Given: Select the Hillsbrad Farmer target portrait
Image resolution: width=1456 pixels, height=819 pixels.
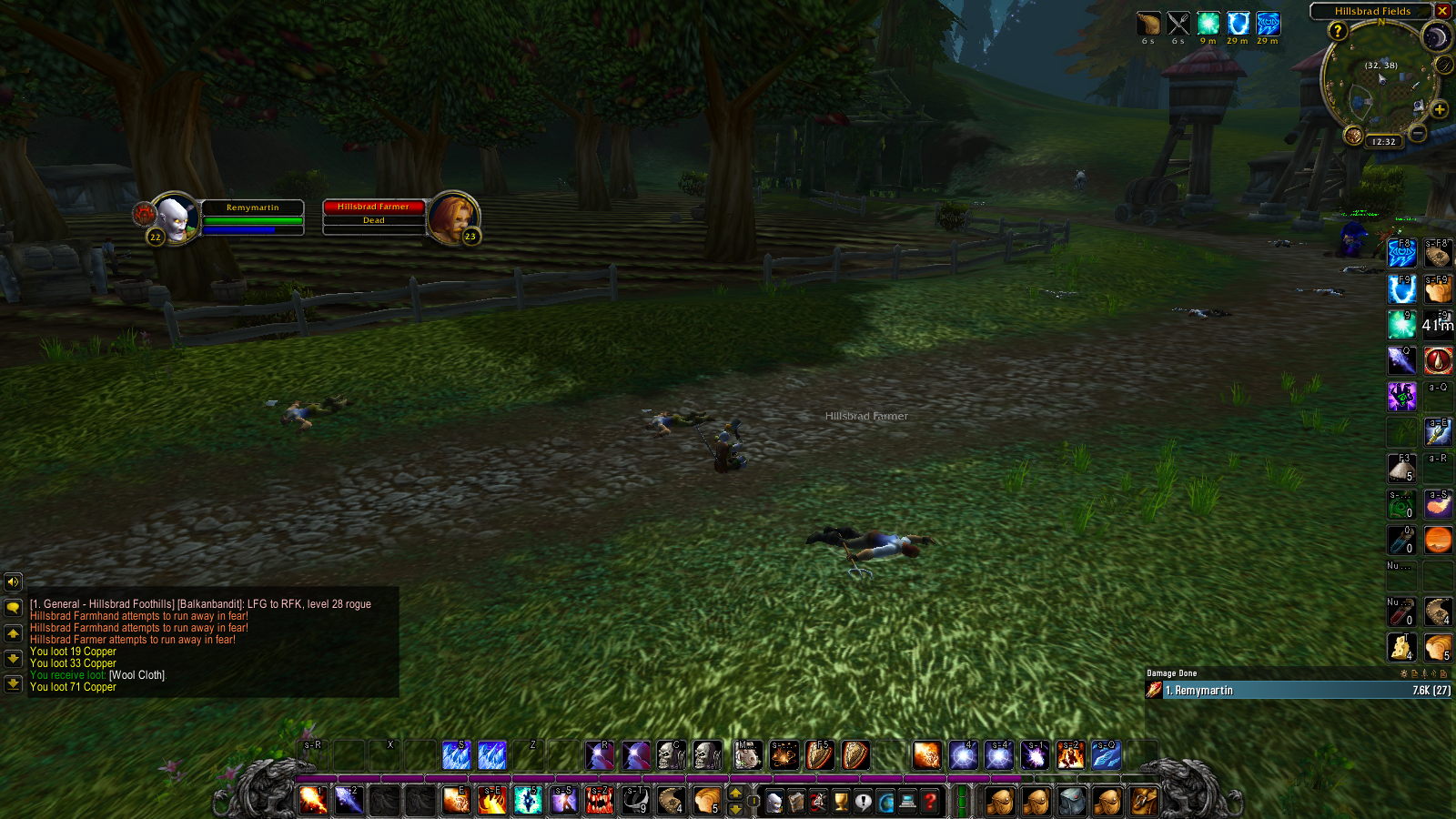Looking at the screenshot, I should (451, 218).
